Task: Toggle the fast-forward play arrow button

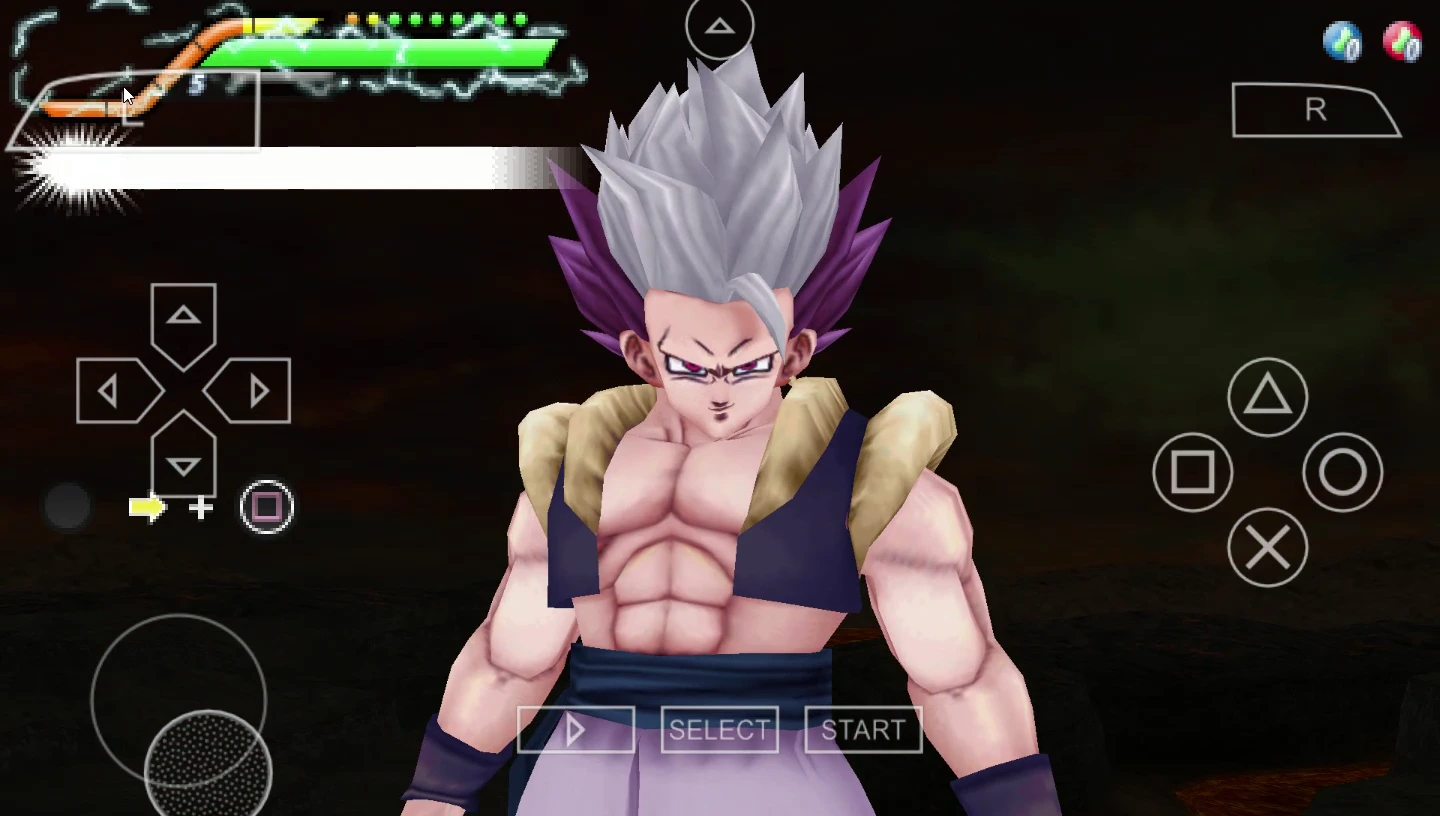Action: pyautogui.click(x=576, y=731)
